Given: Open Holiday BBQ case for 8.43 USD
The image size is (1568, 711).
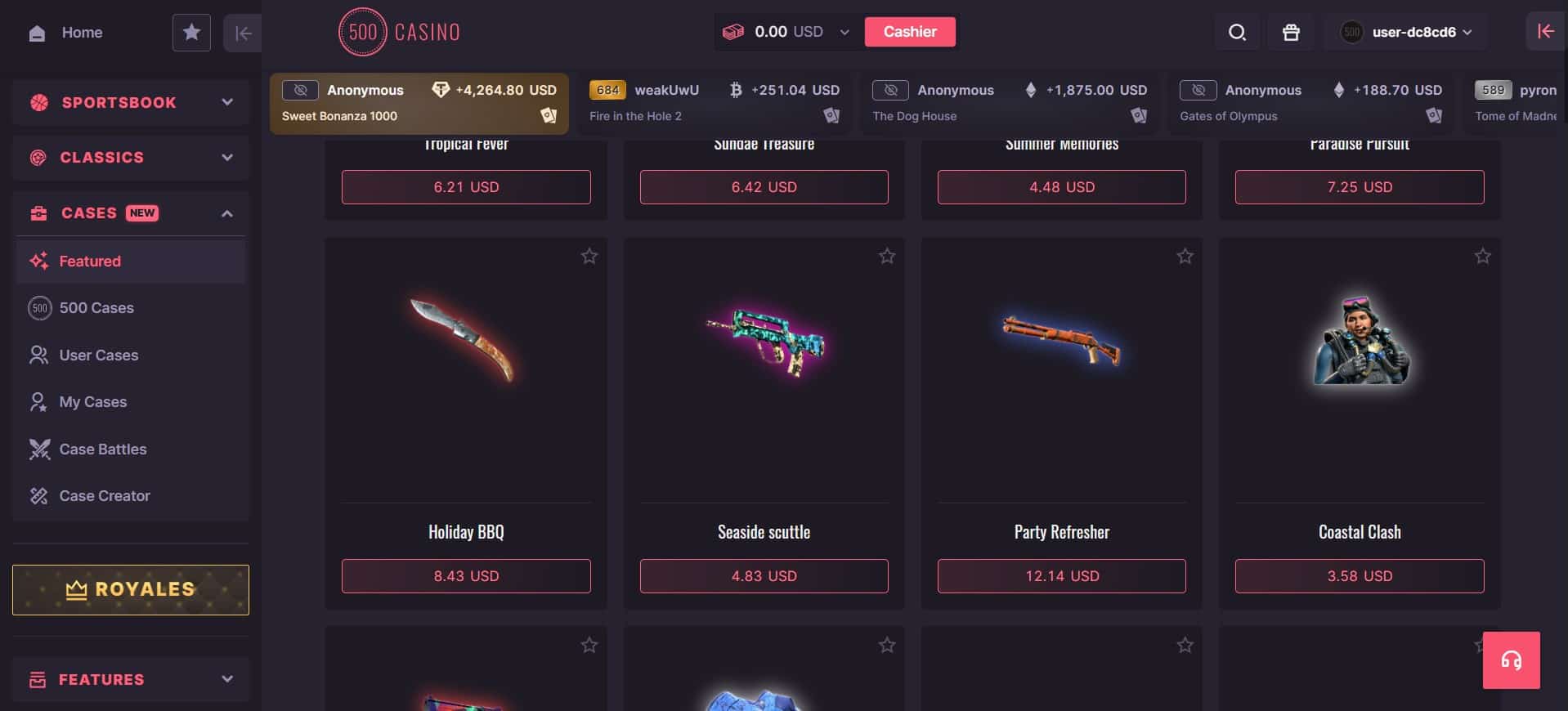Looking at the screenshot, I should pos(466,576).
